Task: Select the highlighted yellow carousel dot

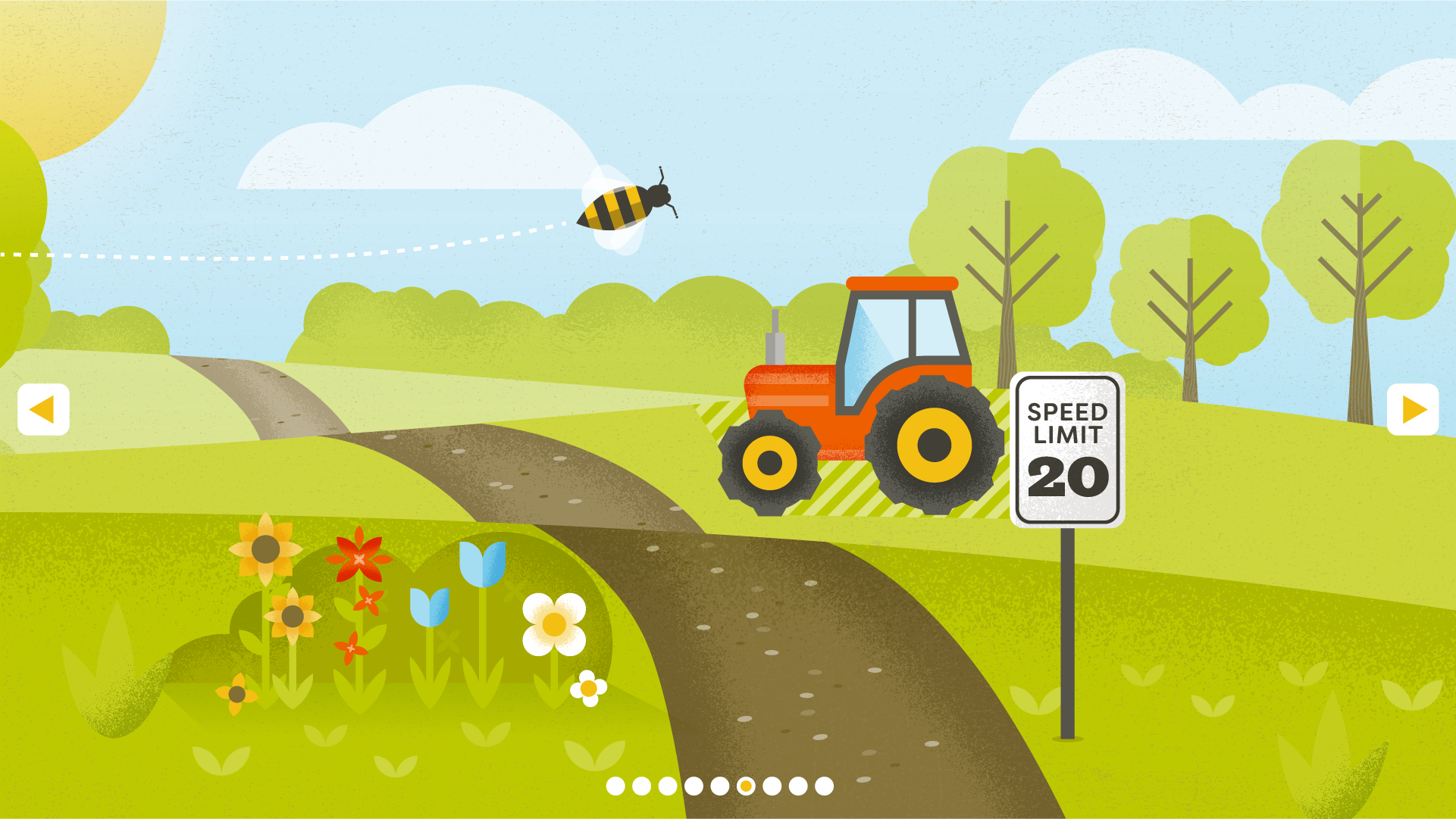Action: coord(747,786)
